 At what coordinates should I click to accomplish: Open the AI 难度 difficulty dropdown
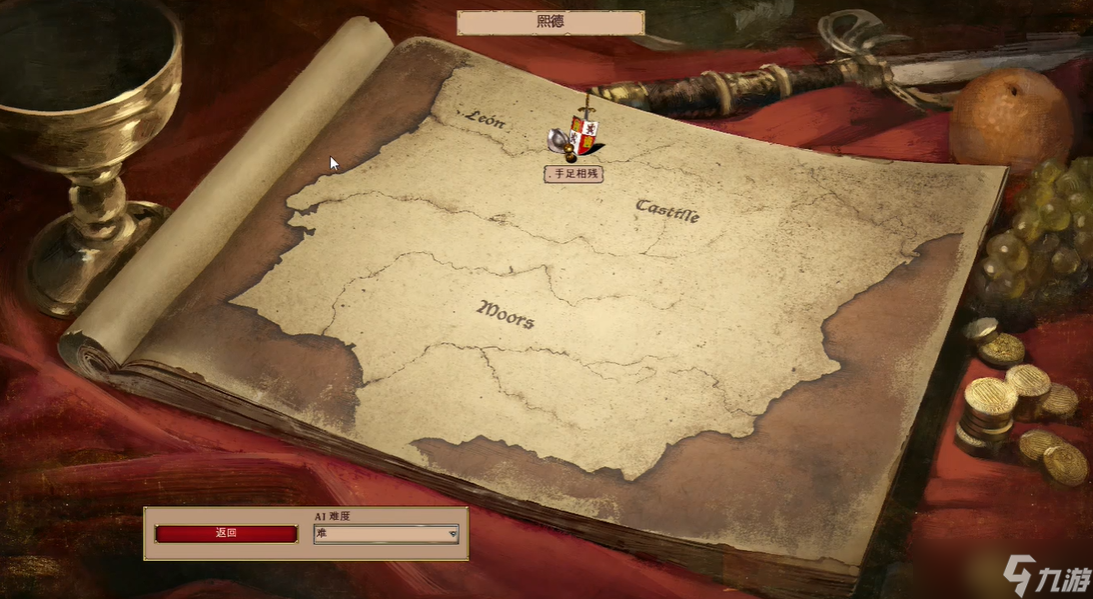[x=386, y=534]
